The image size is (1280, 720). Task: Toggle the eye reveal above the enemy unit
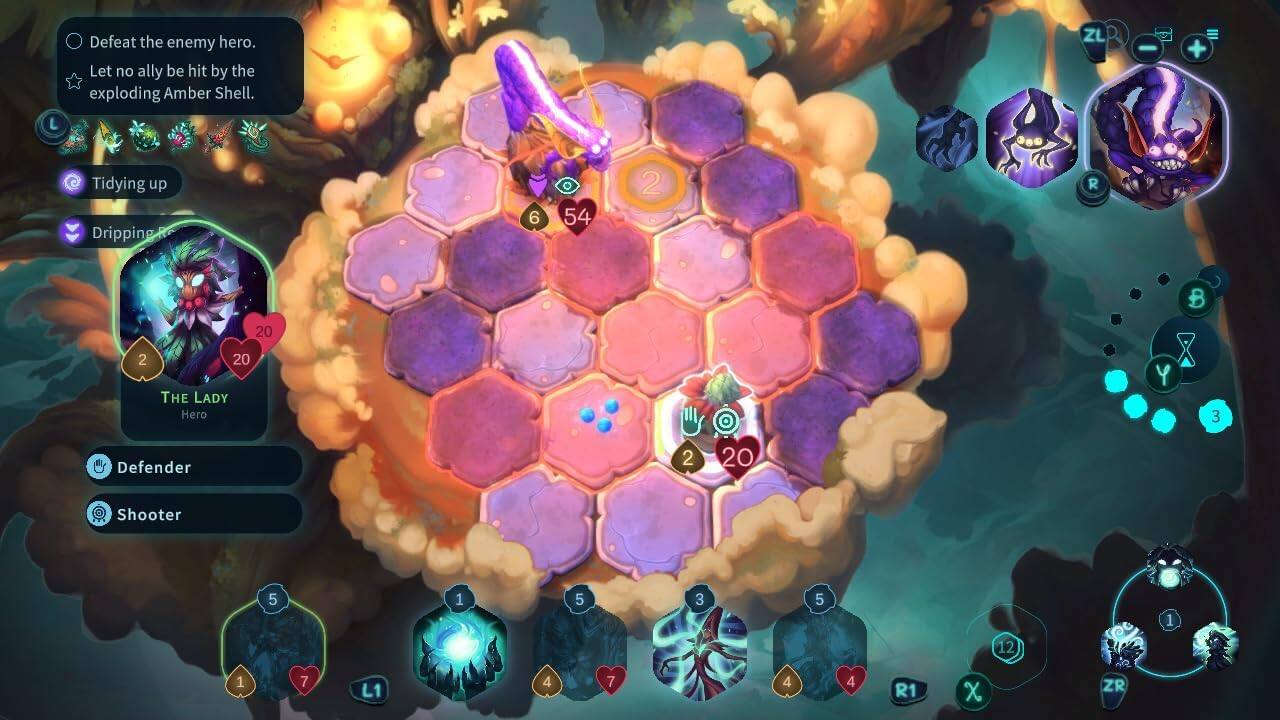tap(569, 185)
